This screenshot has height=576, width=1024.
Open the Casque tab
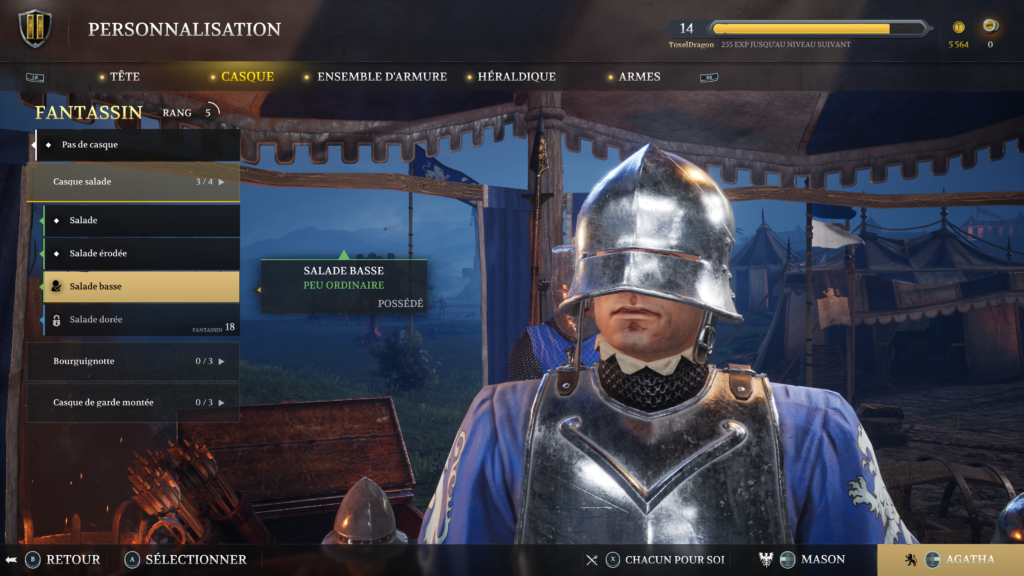pos(247,76)
